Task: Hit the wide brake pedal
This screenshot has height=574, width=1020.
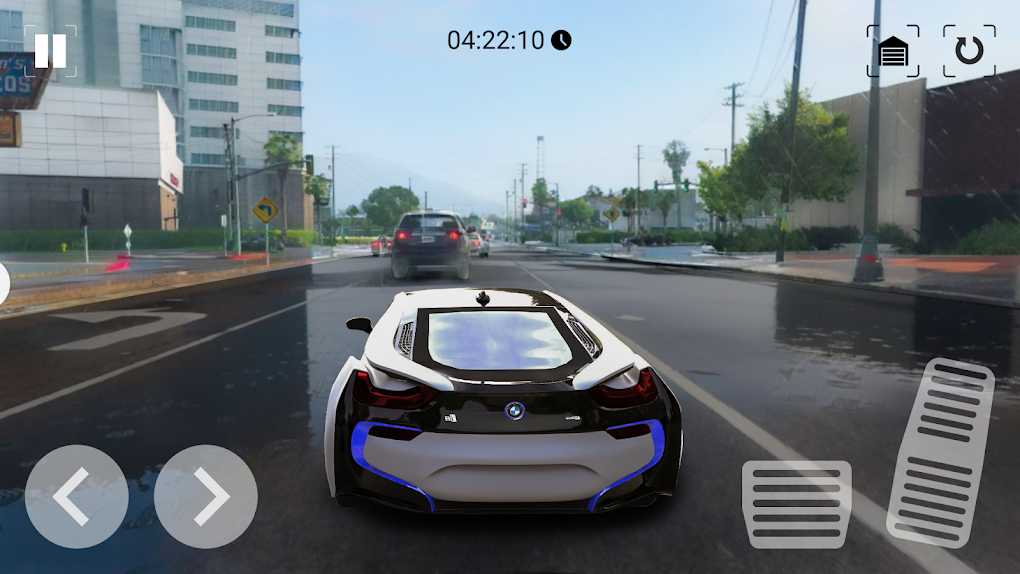Action: [x=796, y=504]
